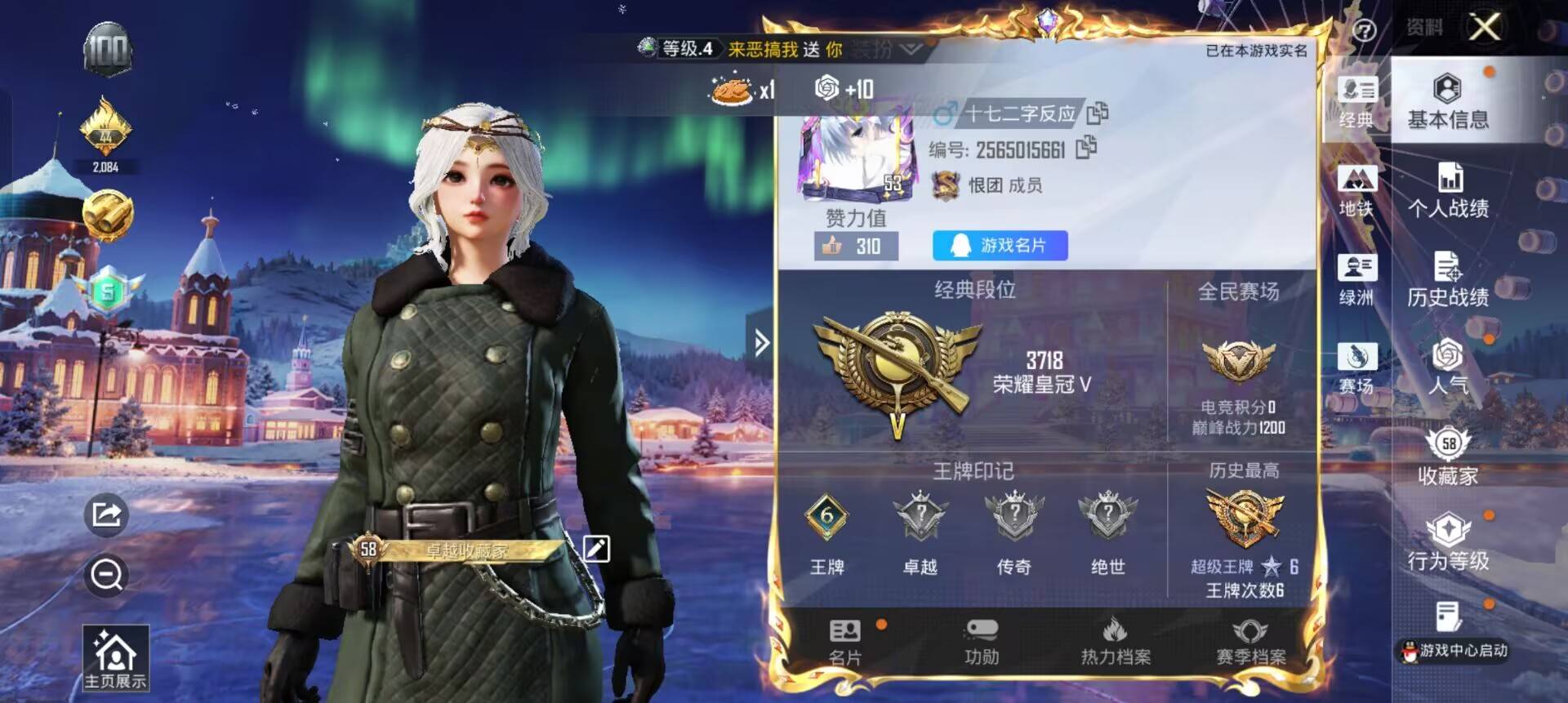Open the 历史战绩 panel
The height and width of the screenshot is (703, 1568).
1450,282
